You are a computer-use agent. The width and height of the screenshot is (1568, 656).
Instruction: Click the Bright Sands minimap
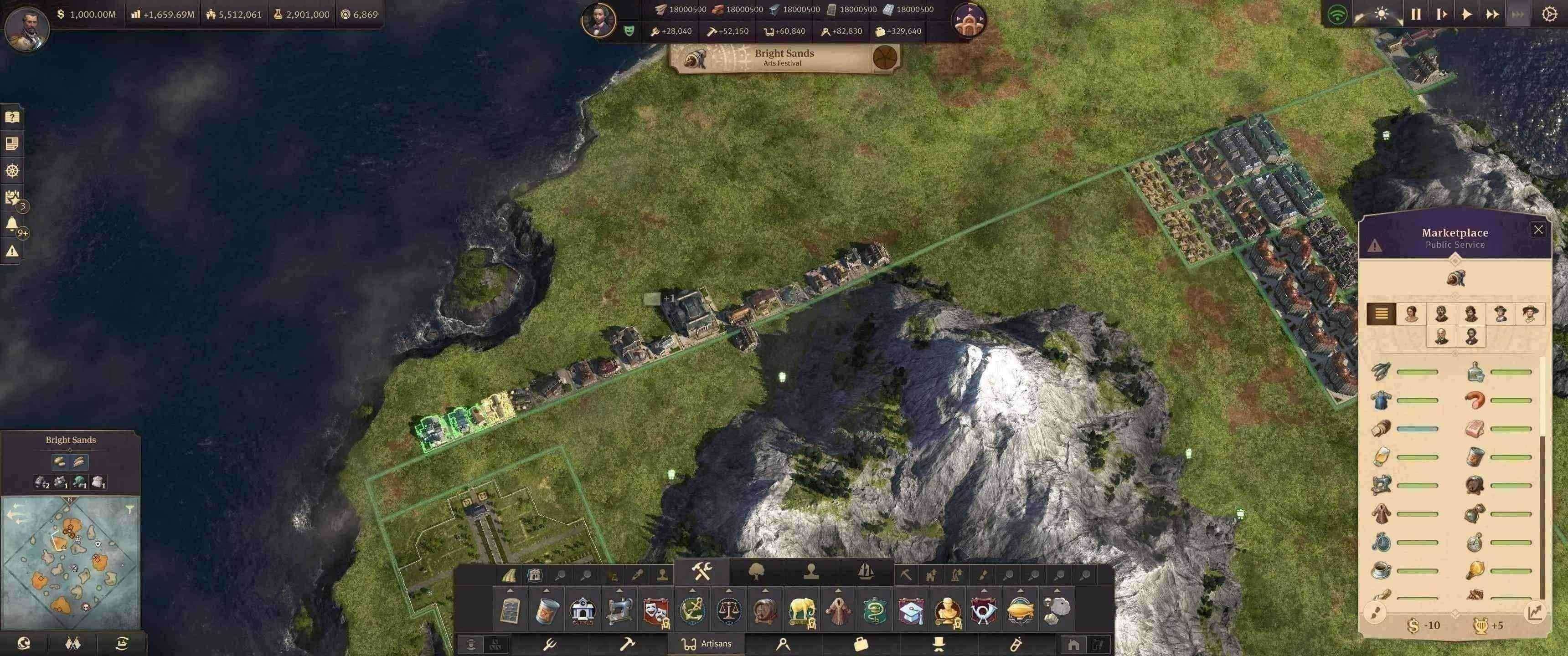pyautogui.click(x=70, y=557)
